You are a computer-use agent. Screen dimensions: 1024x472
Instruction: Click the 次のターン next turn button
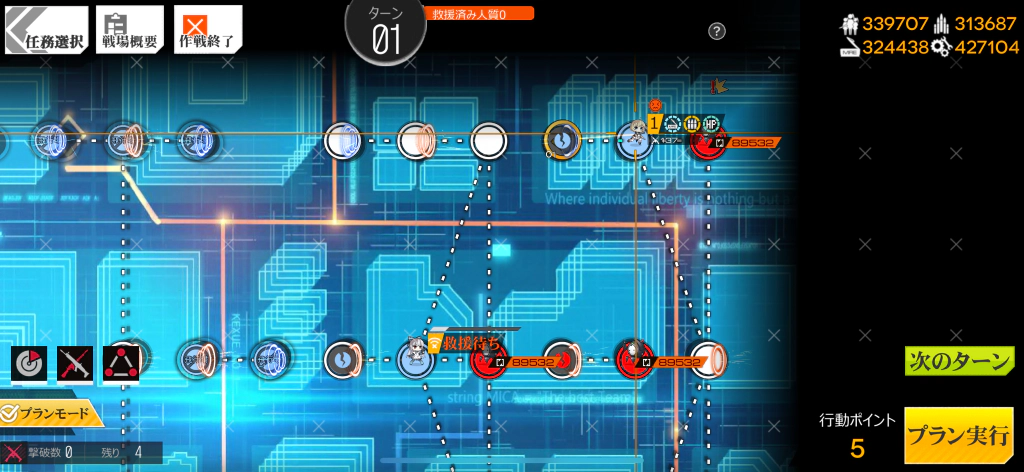tap(959, 361)
